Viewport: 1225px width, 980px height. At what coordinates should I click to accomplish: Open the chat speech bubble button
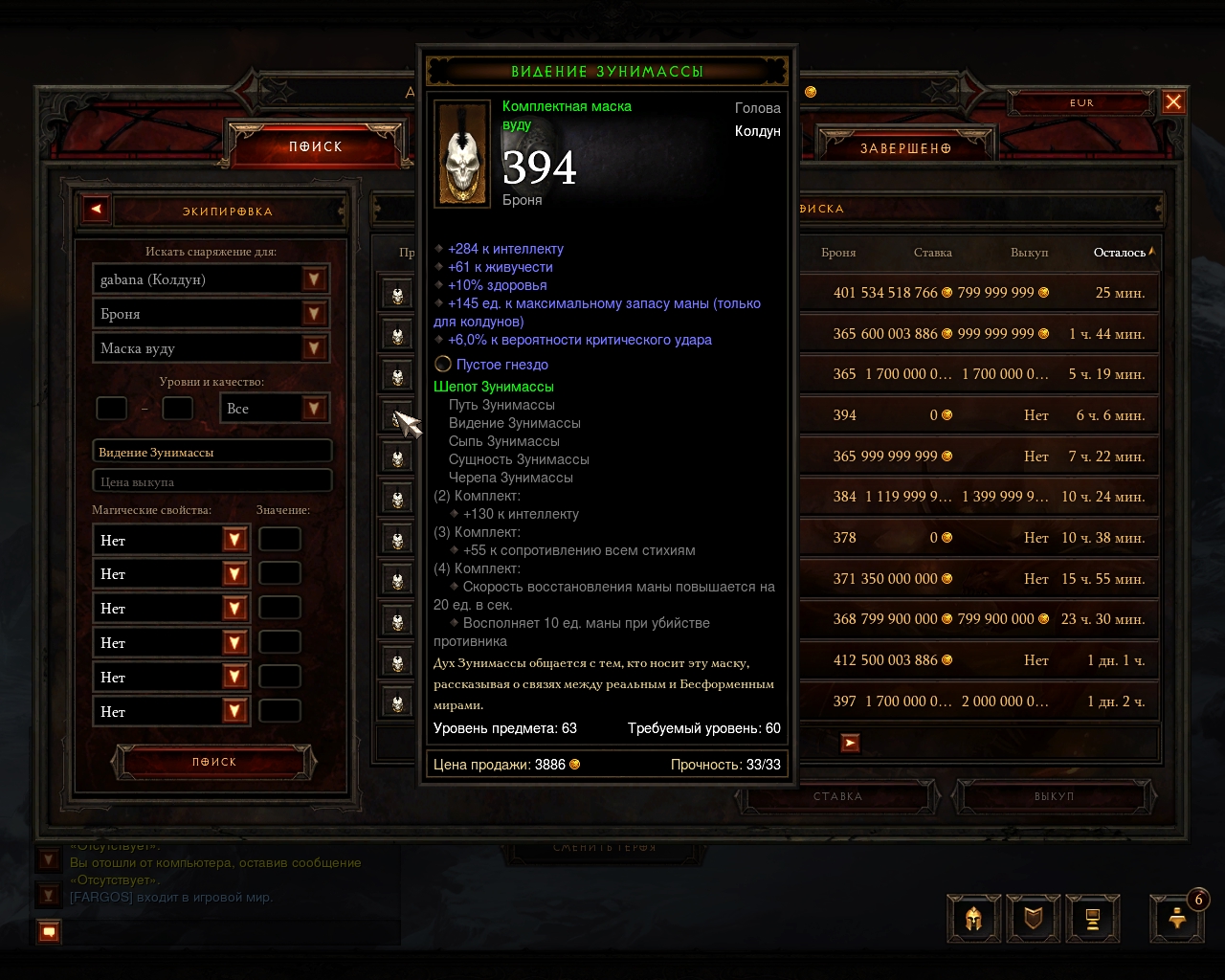click(50, 931)
